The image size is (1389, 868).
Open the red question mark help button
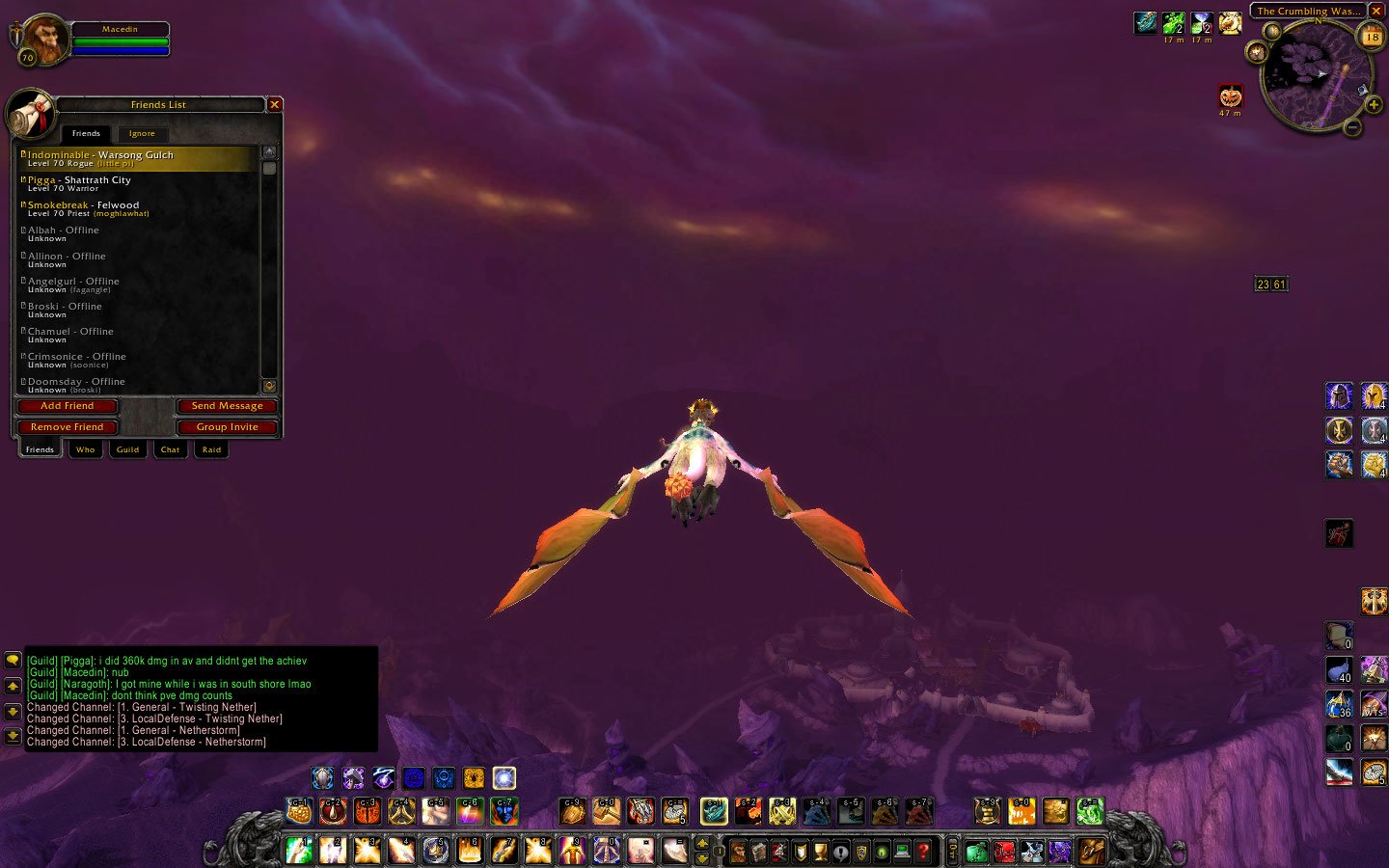923,852
